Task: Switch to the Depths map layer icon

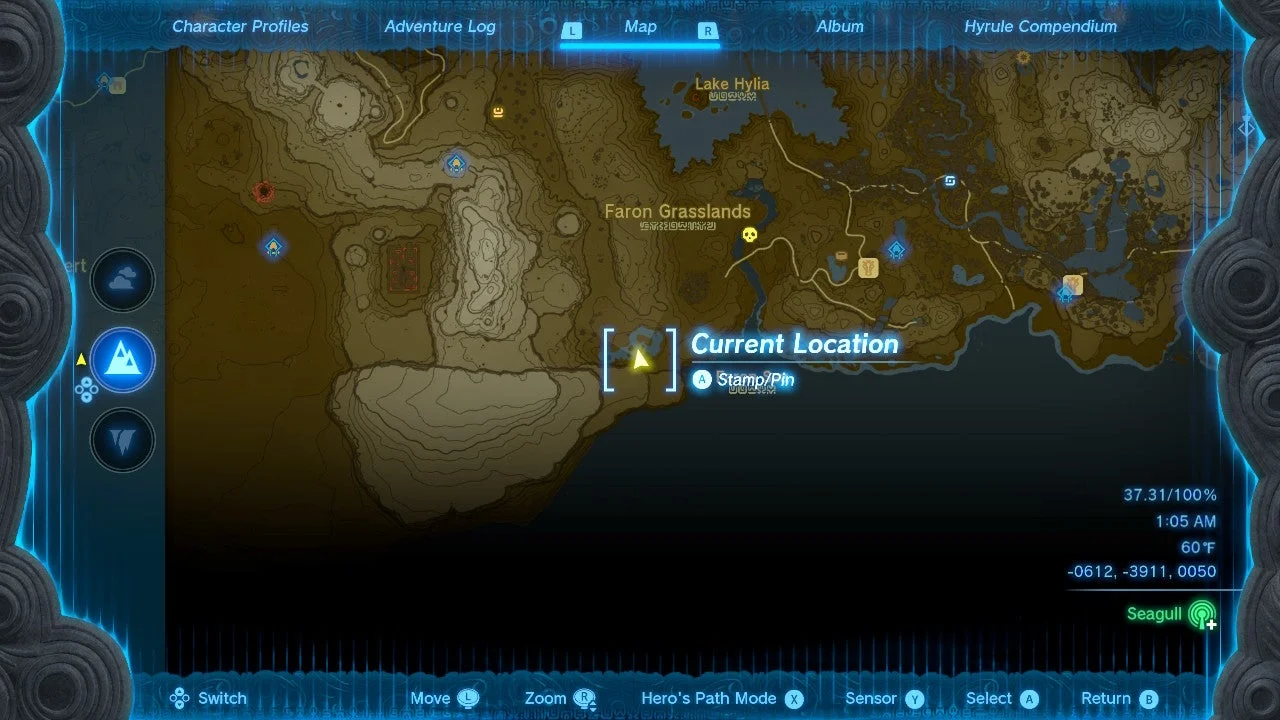Action: (122, 439)
